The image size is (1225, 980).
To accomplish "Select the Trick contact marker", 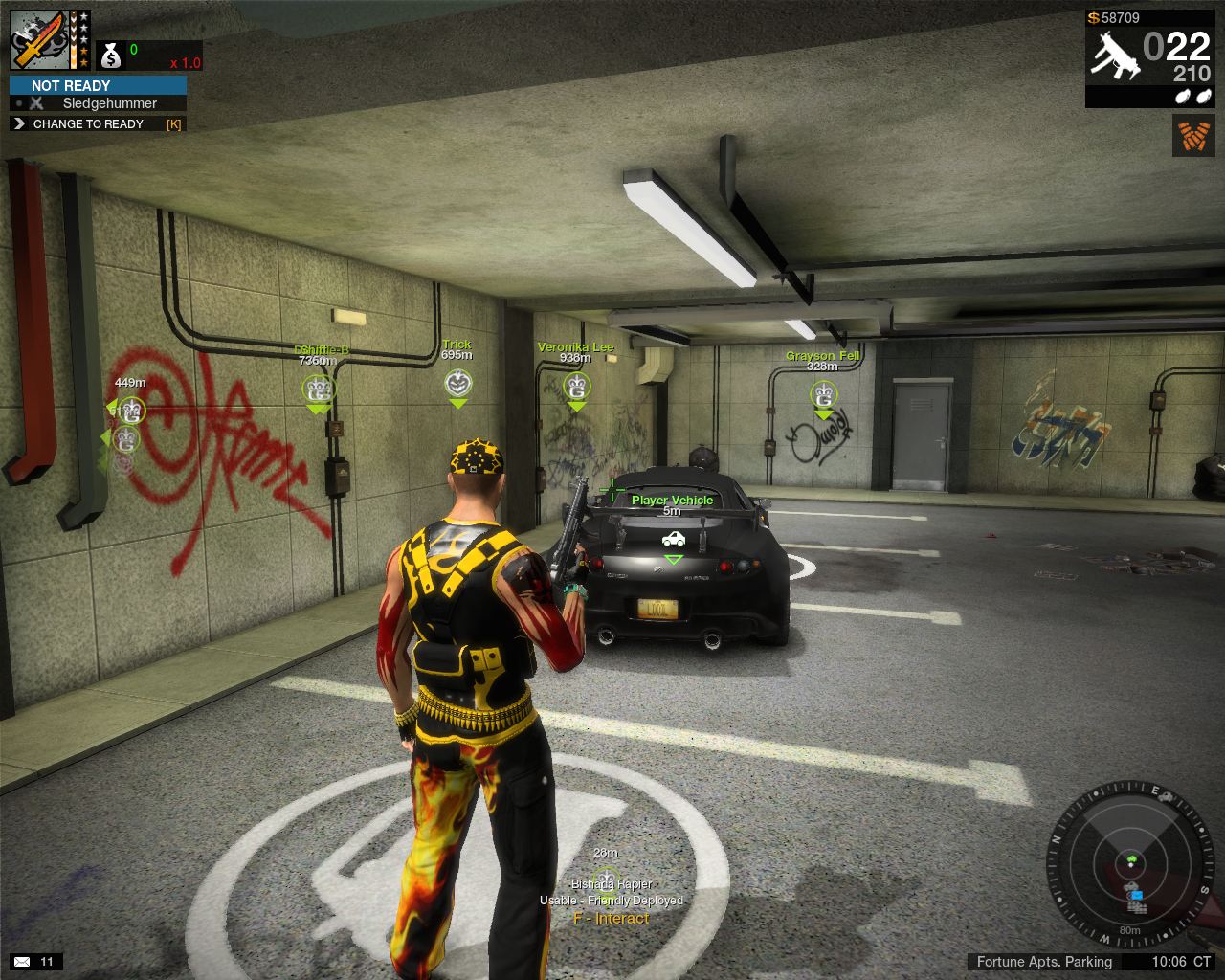I will pyautogui.click(x=458, y=384).
